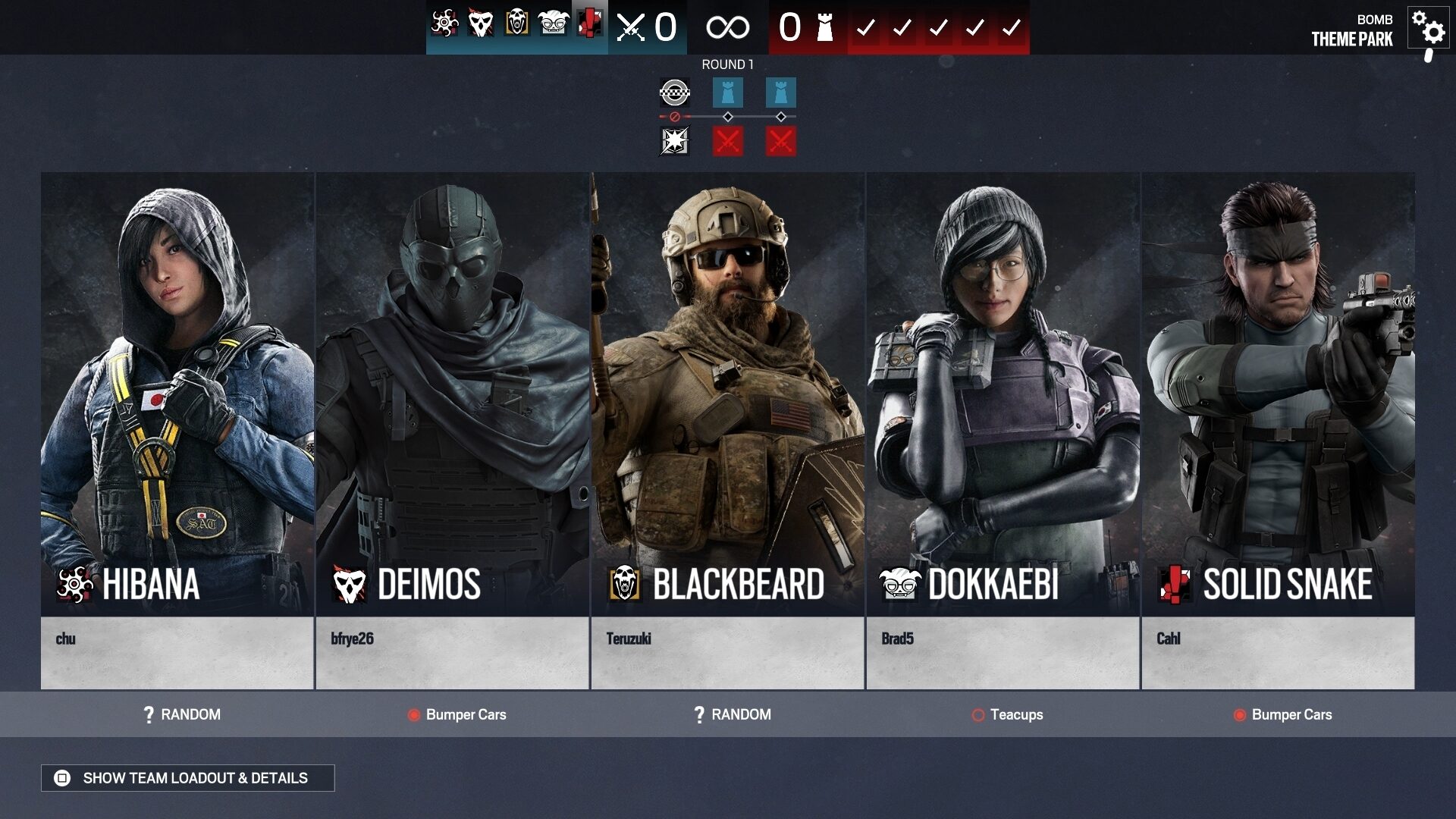
Task: Click the crossed-swords score icon in the top bar
Action: [631, 25]
